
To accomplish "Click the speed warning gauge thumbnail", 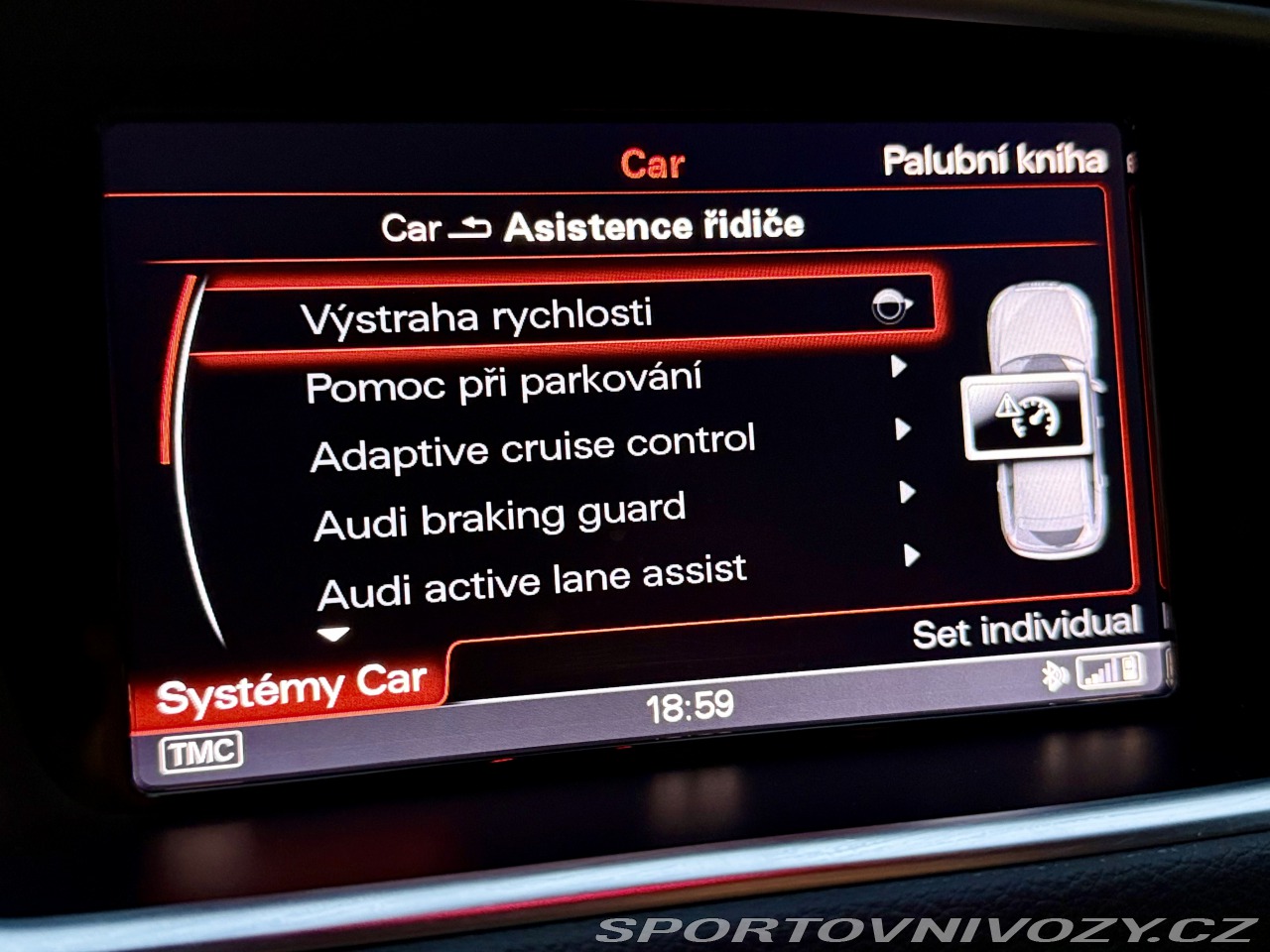I will [x=1023, y=416].
